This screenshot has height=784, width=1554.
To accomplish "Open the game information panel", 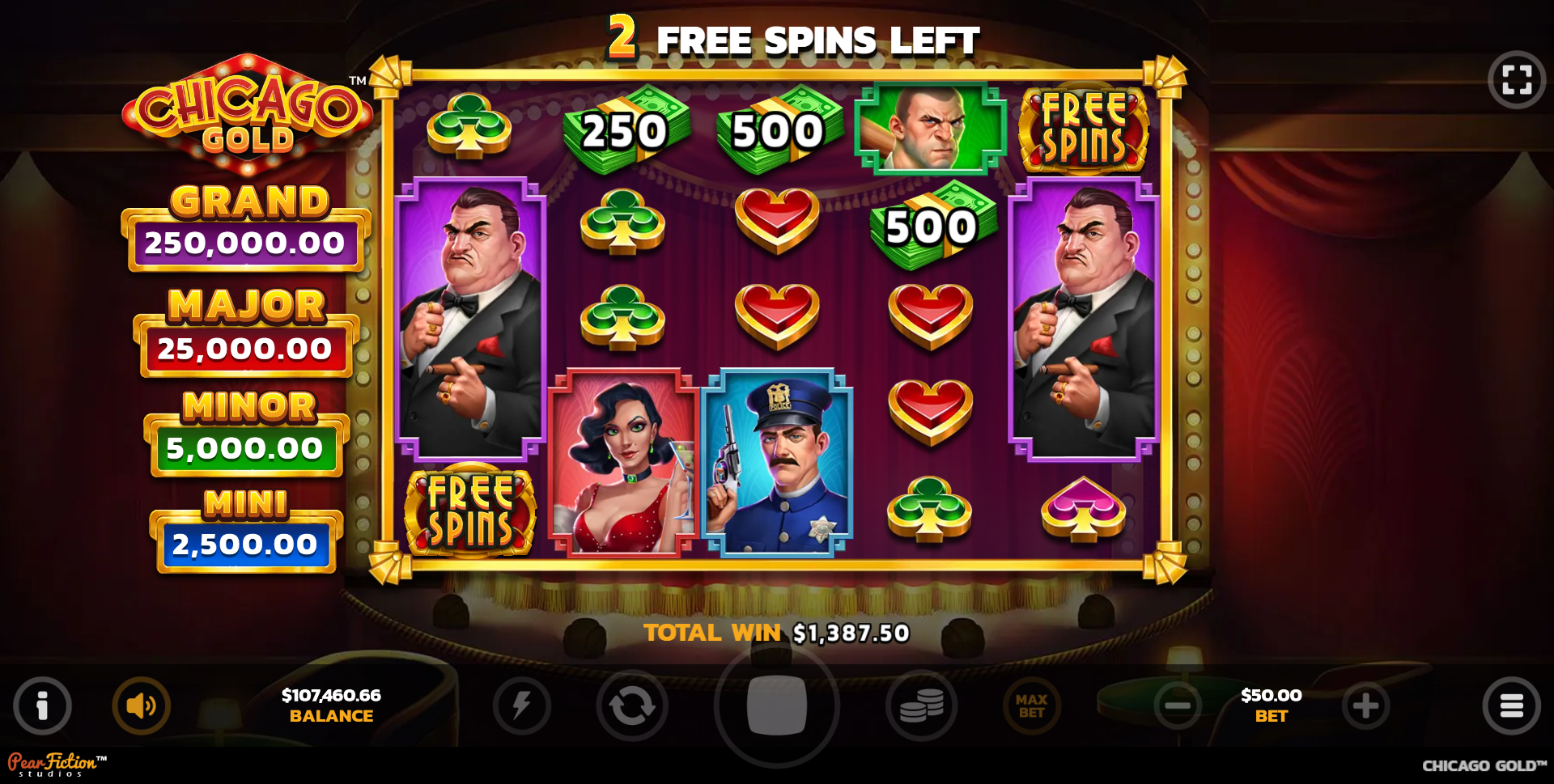I will (x=42, y=705).
